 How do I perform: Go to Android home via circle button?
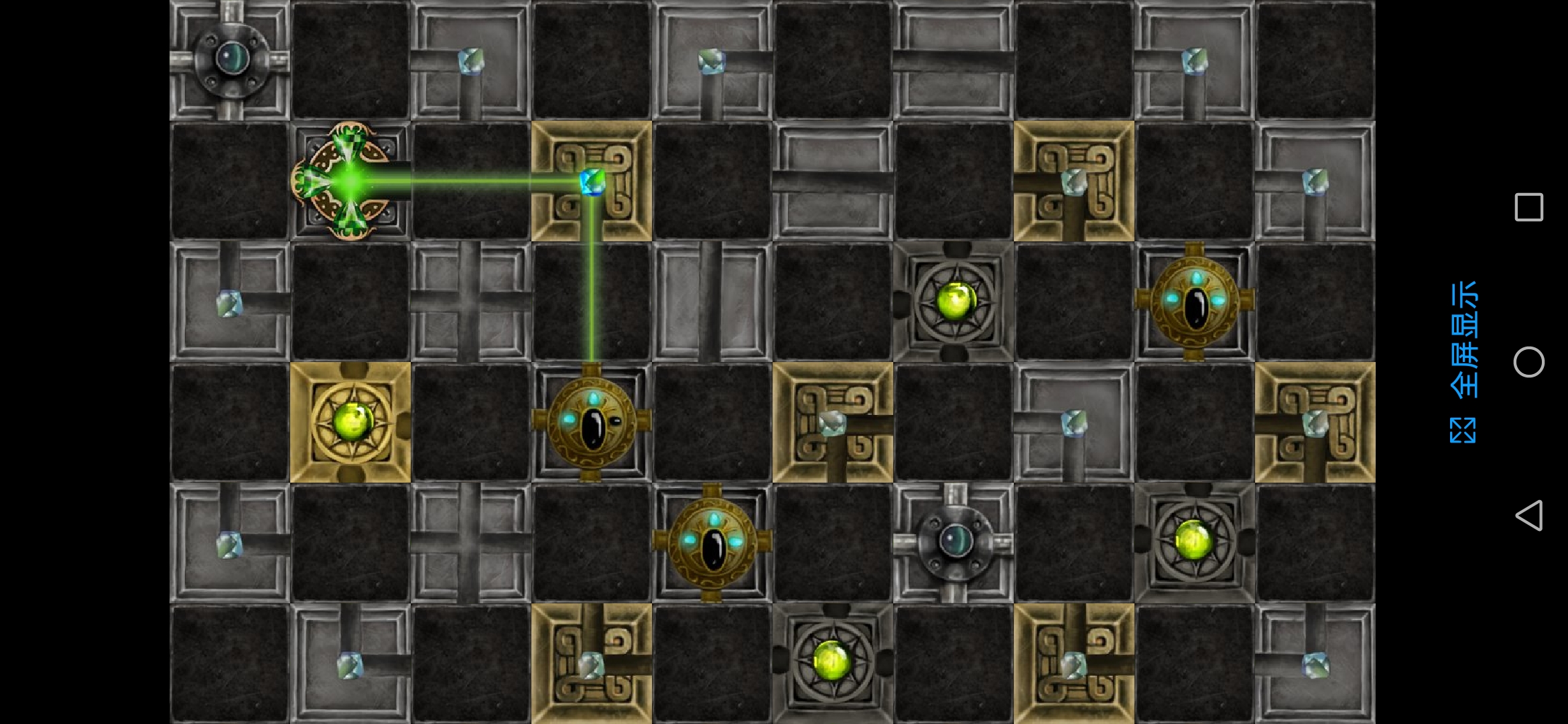pyautogui.click(x=1528, y=362)
